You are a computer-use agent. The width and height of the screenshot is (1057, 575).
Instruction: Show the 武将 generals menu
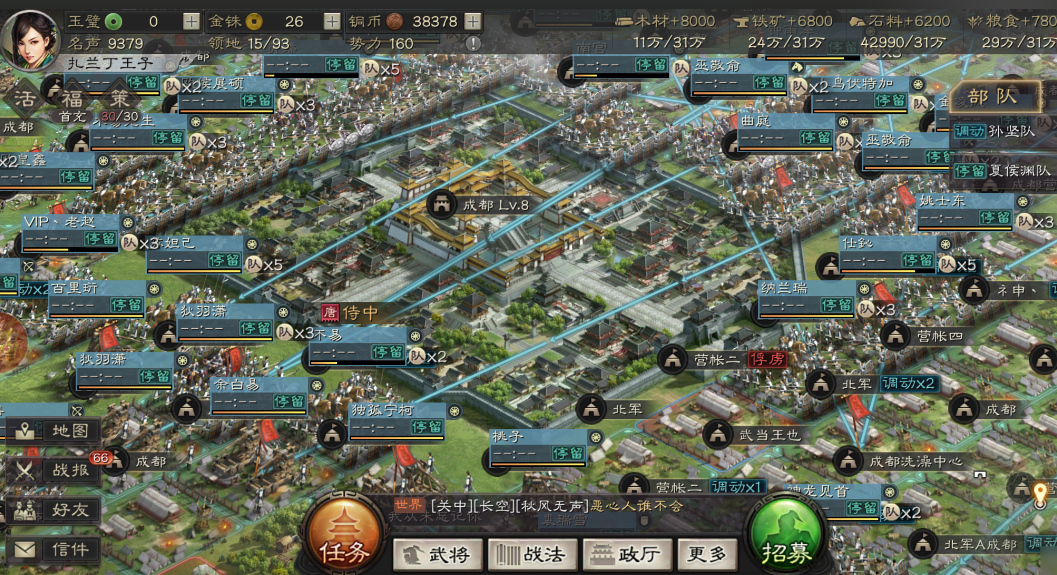433,554
